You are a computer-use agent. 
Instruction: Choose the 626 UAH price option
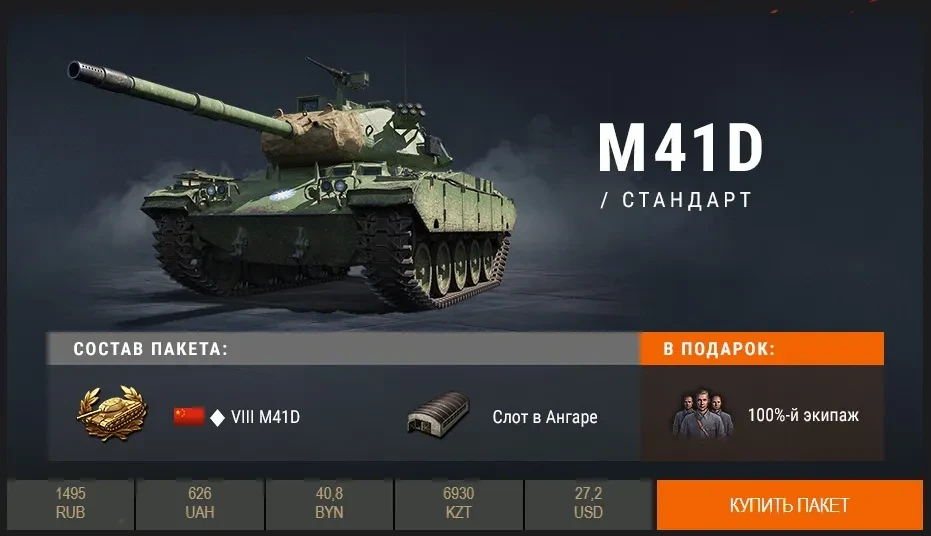click(x=199, y=504)
